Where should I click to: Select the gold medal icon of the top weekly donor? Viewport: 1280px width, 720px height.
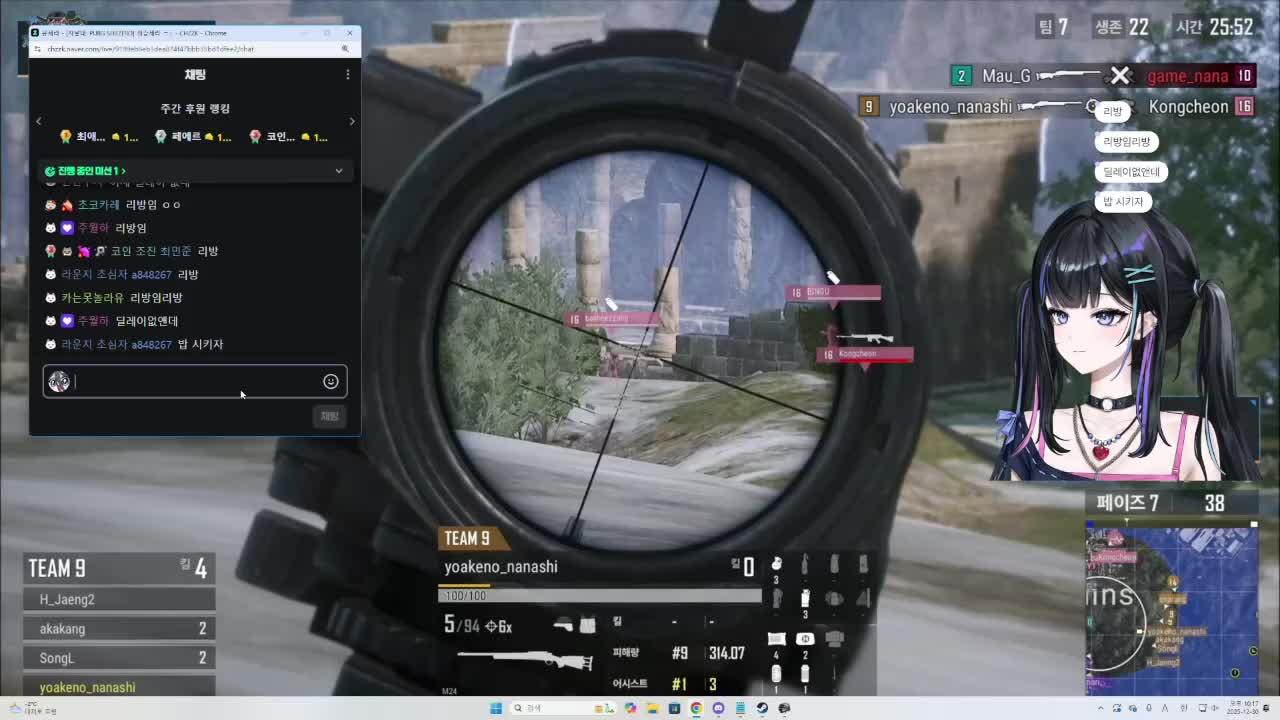pos(66,136)
